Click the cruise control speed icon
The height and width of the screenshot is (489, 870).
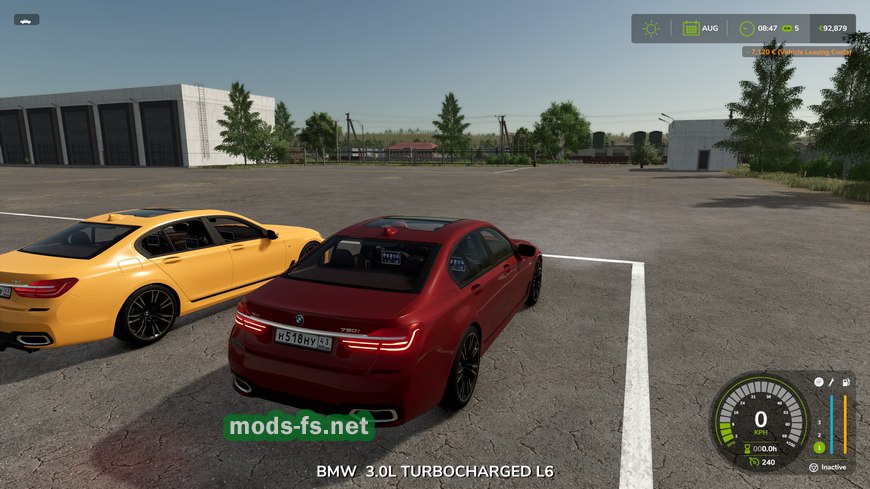[751, 462]
